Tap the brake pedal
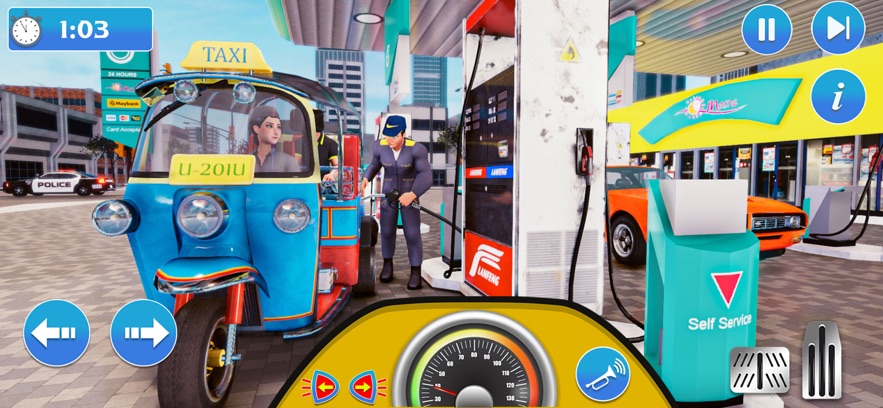Screen dimensions: 883x408 coord(760,371)
